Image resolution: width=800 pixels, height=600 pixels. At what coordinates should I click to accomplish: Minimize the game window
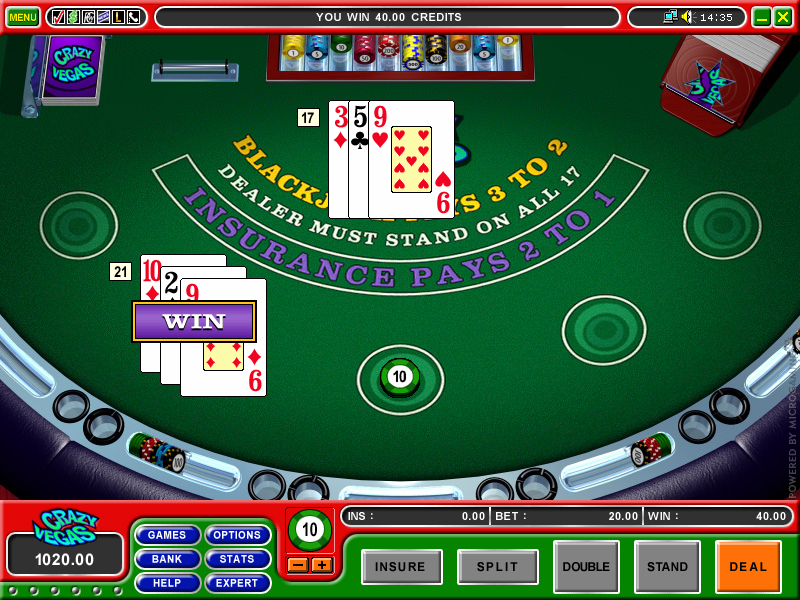pyautogui.click(x=761, y=17)
